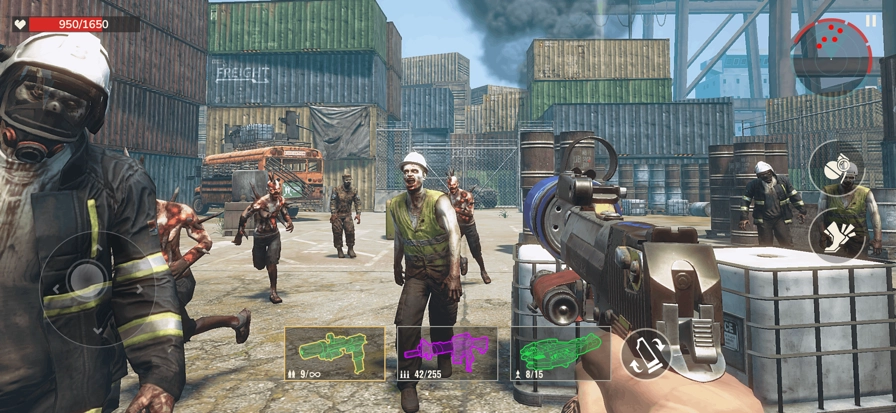Reload weapon with the bullet reload button
896x413 pixels.
point(646,354)
